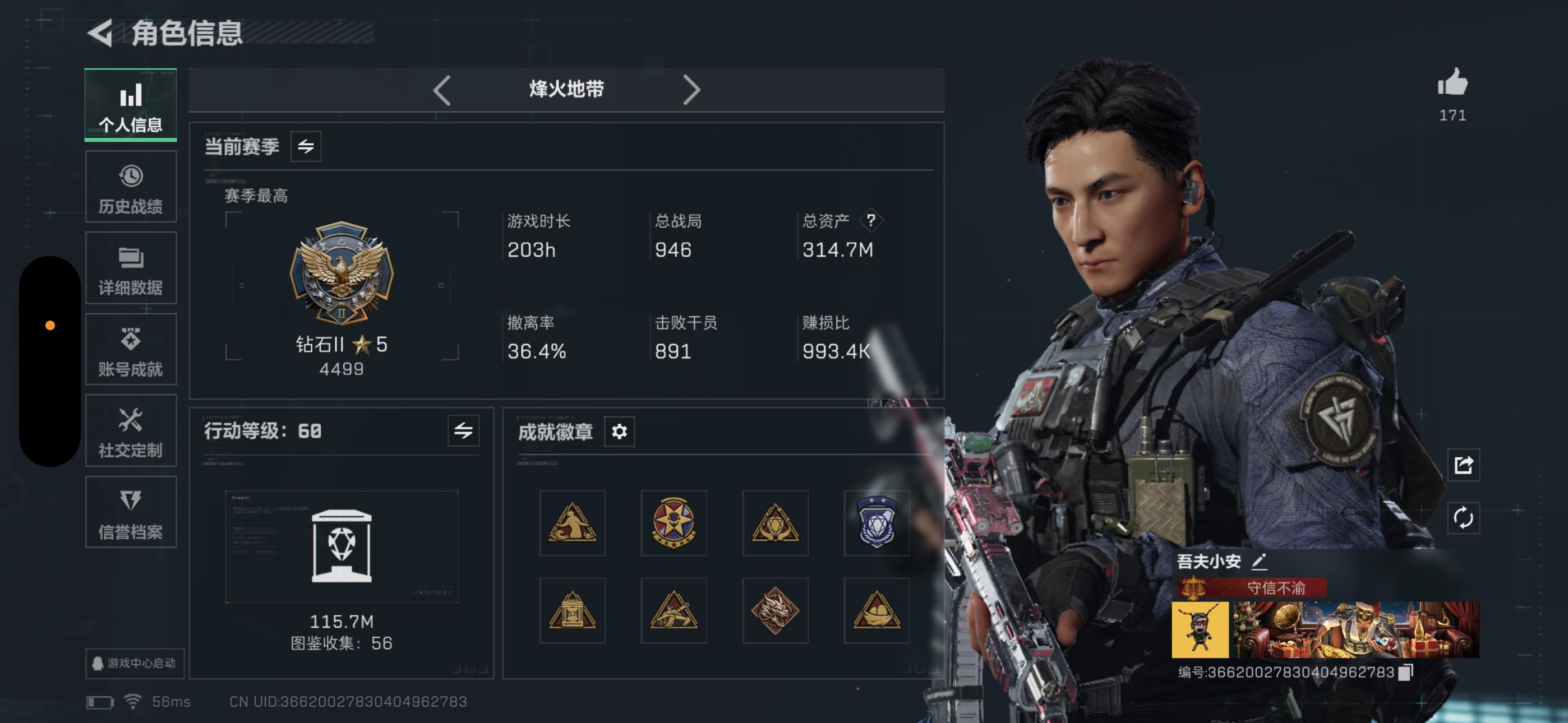Edit nickname 吾夫小安 with the pencil icon
1568x723 pixels.
point(1260,562)
